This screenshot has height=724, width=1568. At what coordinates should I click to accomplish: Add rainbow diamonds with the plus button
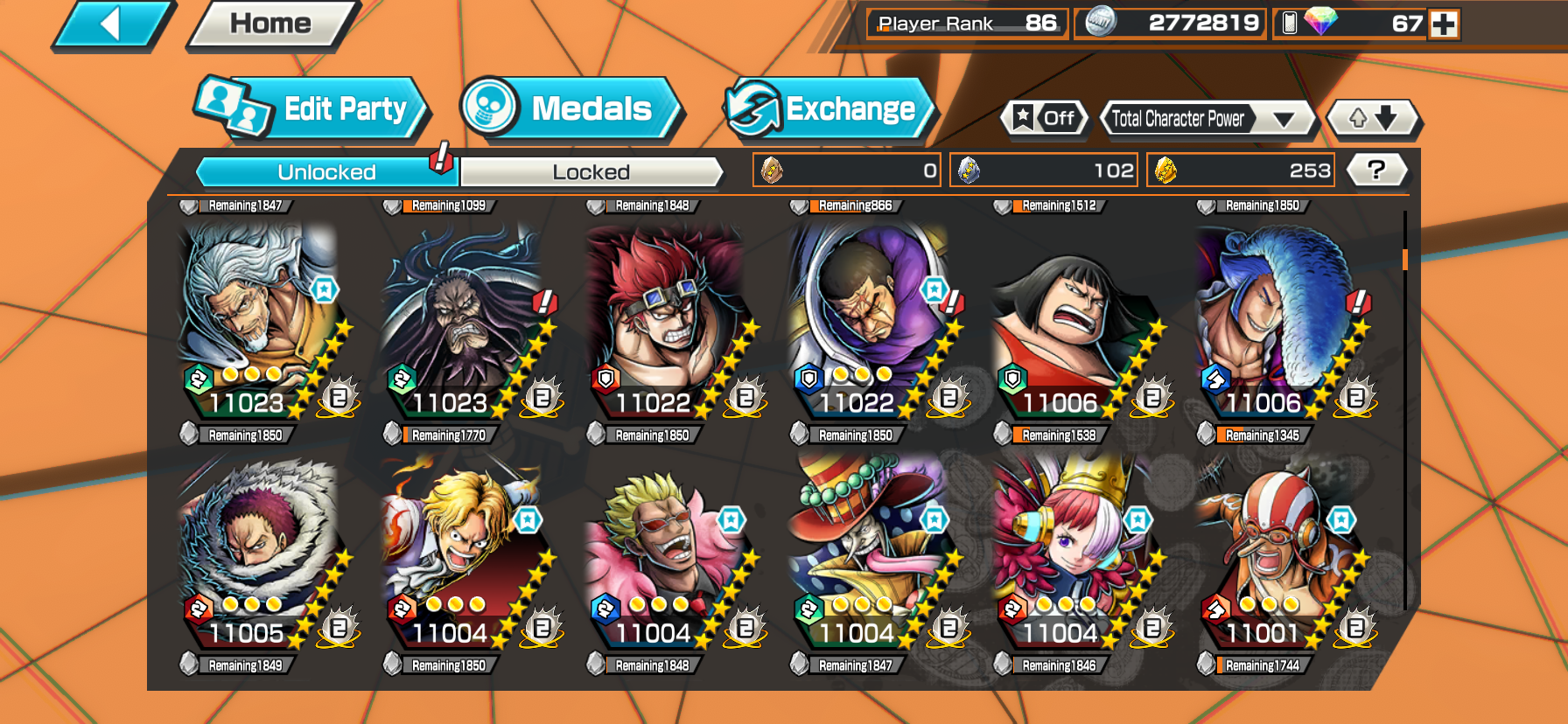[1444, 24]
